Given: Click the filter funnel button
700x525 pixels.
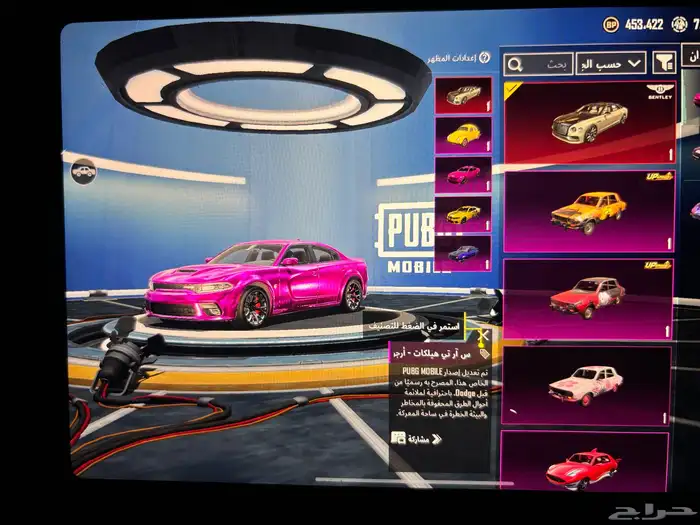Looking at the screenshot, I should click(665, 63).
